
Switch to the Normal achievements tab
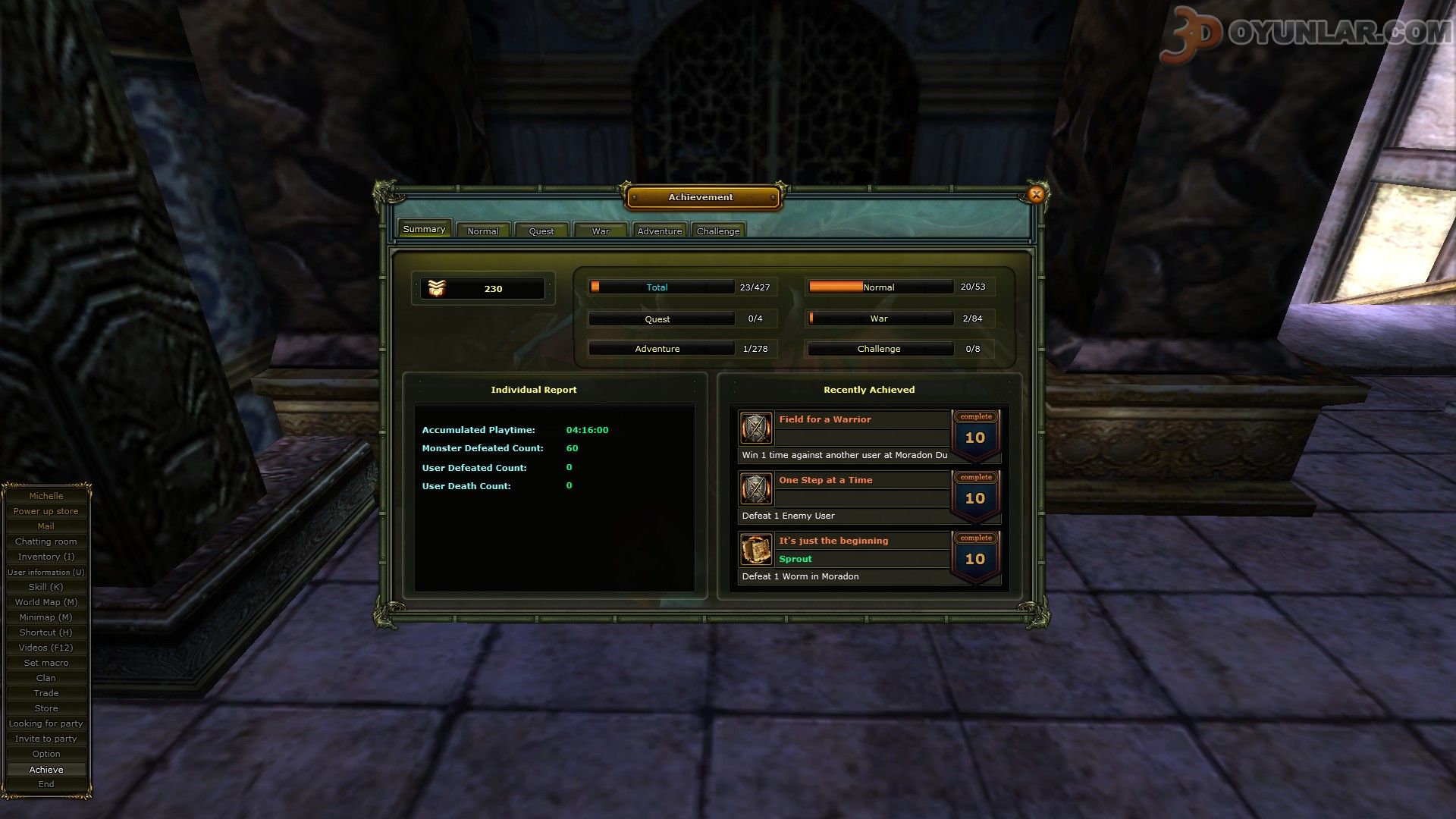(x=483, y=231)
